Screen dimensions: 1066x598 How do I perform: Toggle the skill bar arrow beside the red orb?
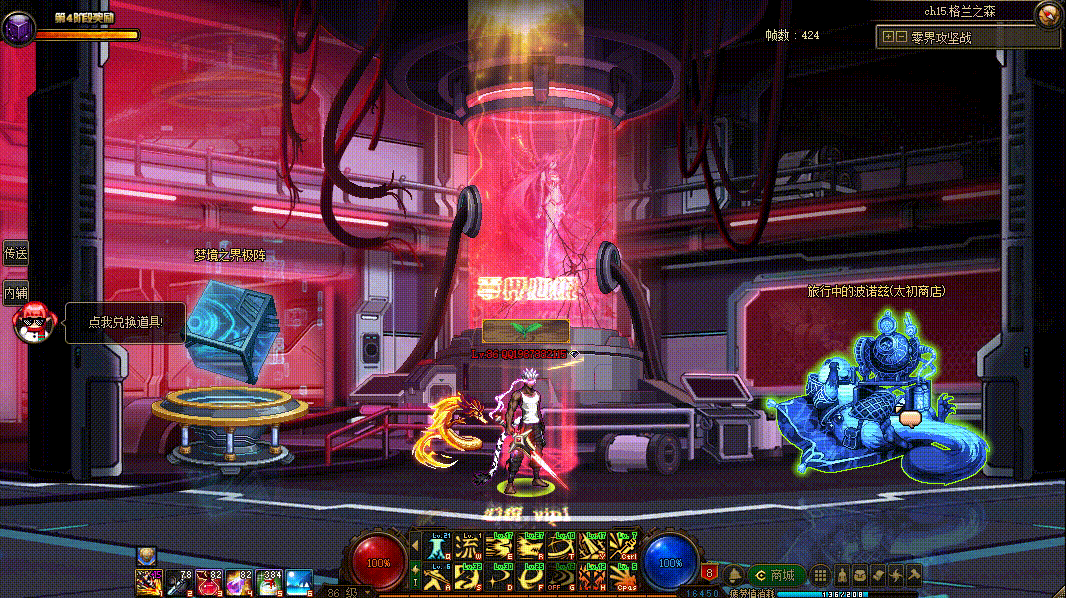(x=416, y=546)
